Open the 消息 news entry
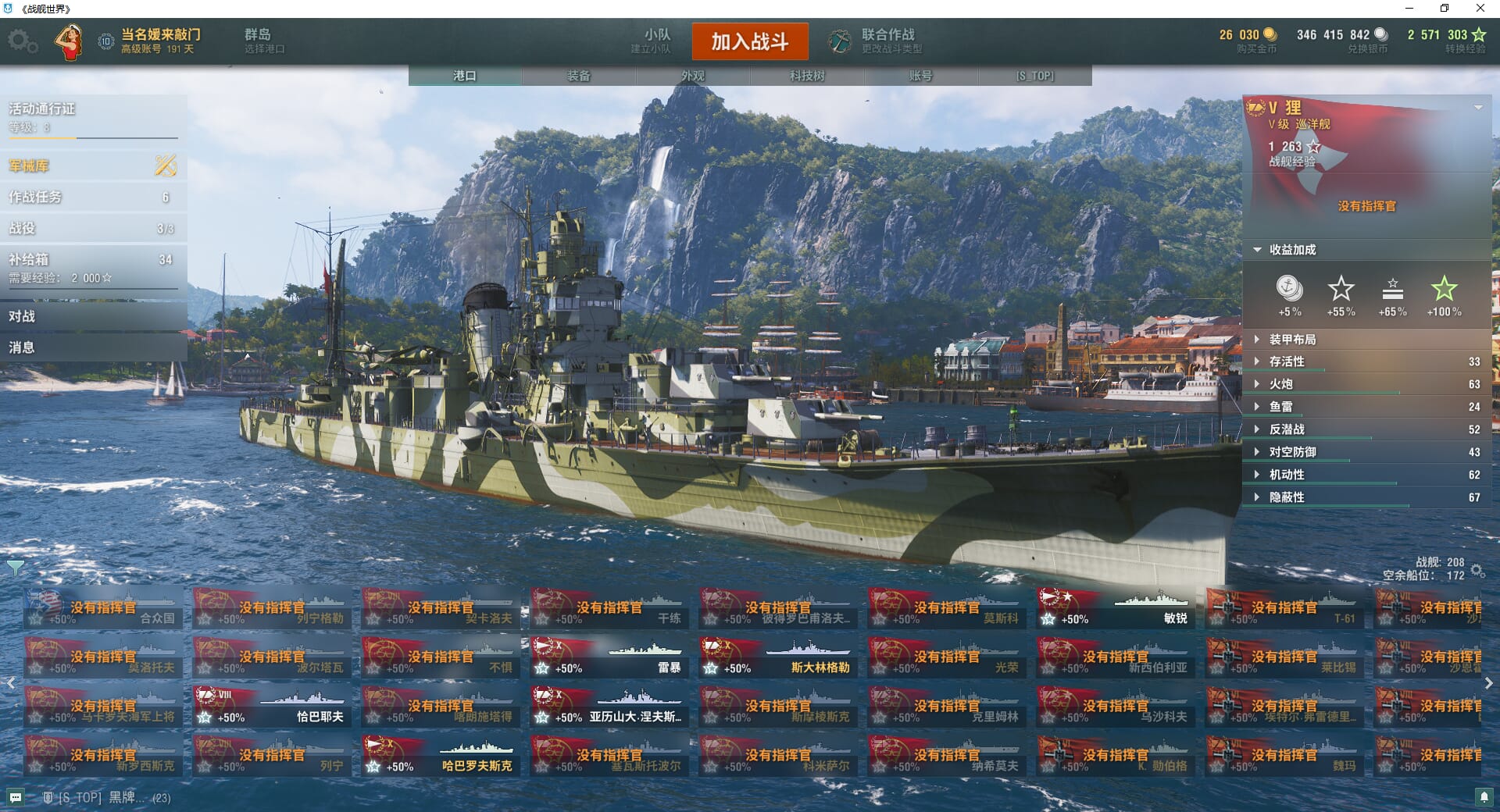This screenshot has width=1500, height=812. point(92,347)
